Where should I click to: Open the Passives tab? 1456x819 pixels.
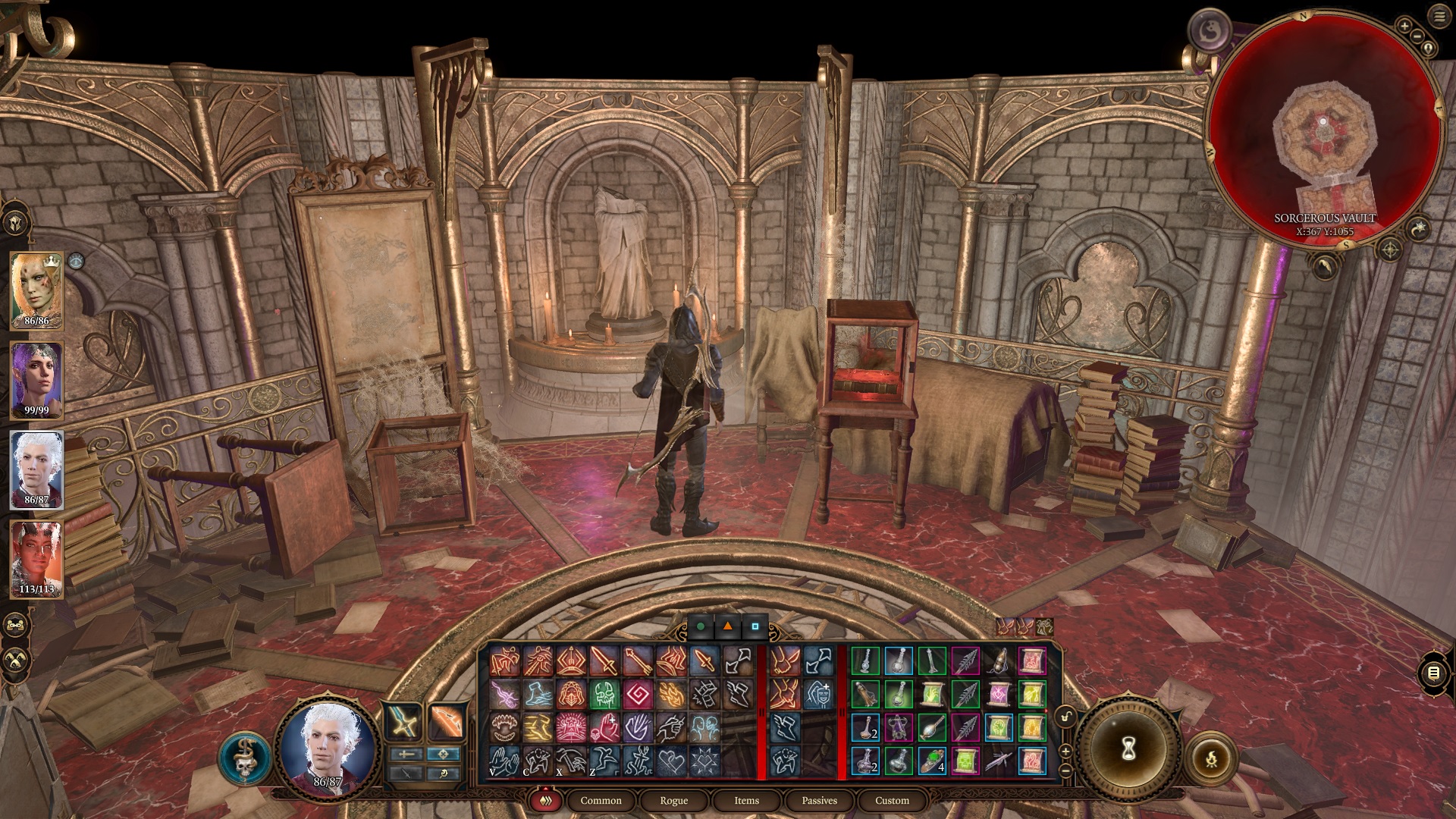[x=818, y=801]
